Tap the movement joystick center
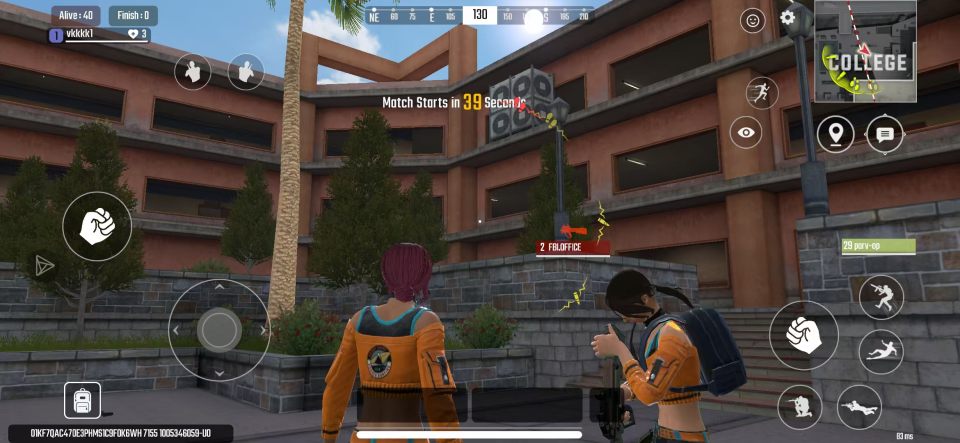The height and width of the screenshot is (443, 960). coord(219,329)
